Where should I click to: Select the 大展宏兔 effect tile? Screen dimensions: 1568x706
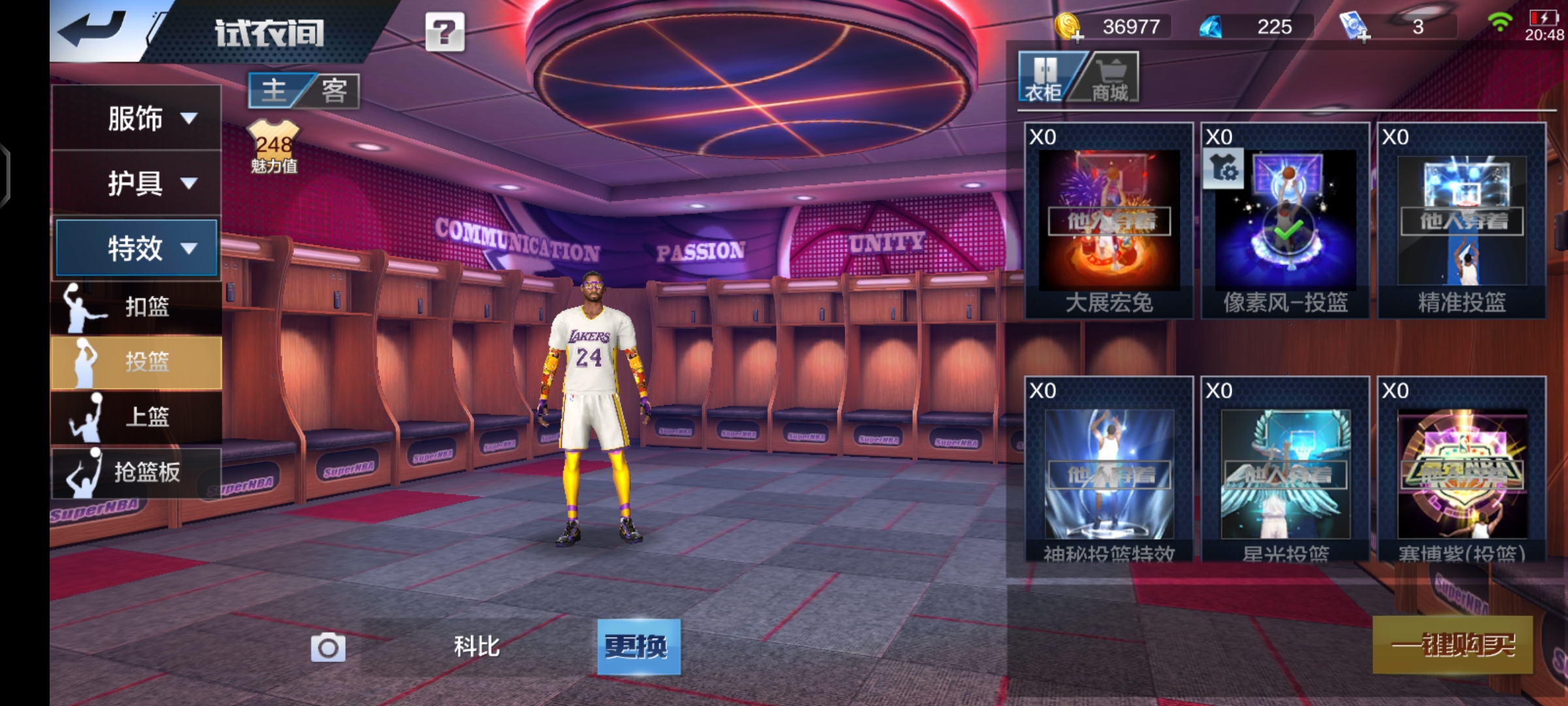coord(1109,221)
